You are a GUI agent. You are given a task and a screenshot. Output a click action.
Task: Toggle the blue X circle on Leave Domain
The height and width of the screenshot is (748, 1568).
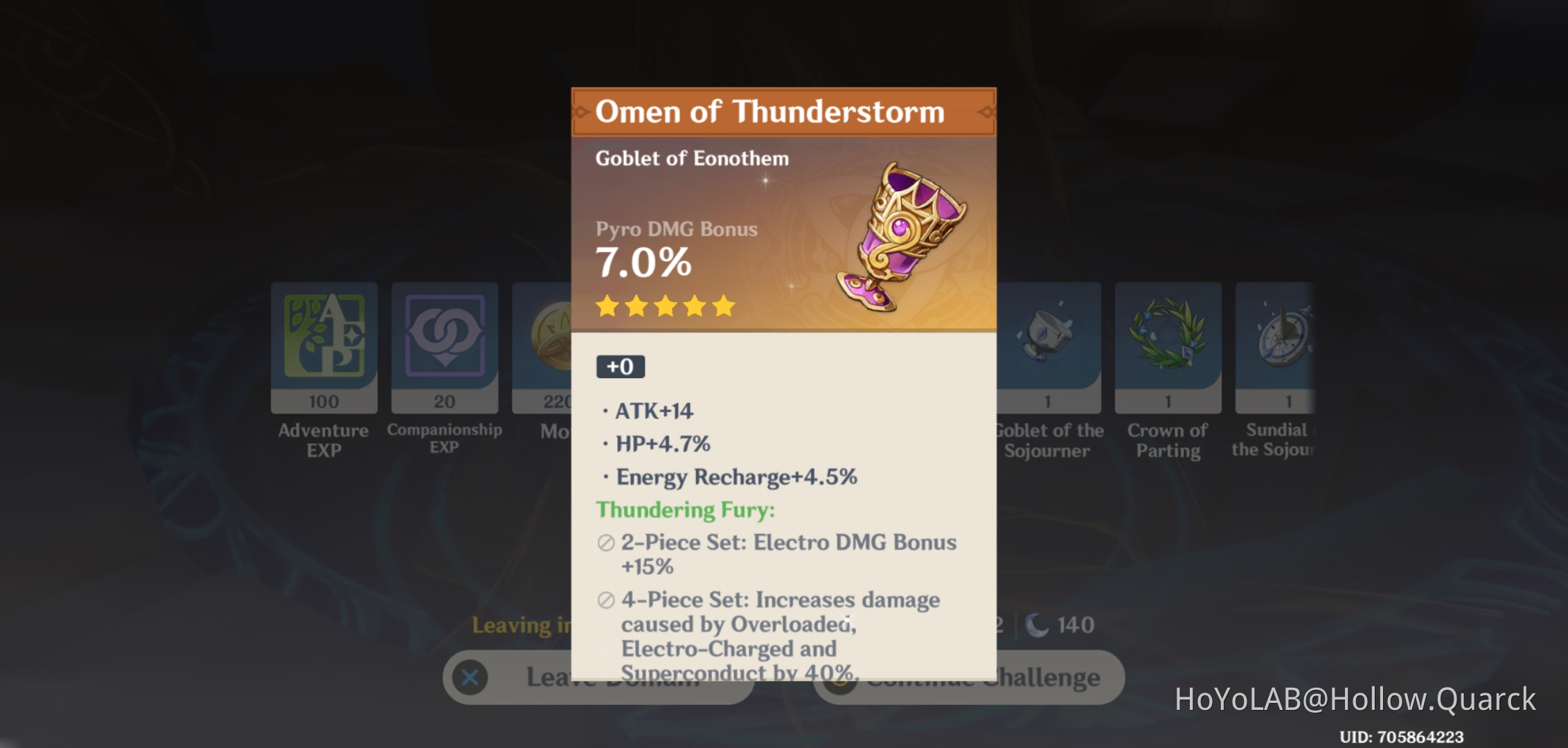(470, 677)
